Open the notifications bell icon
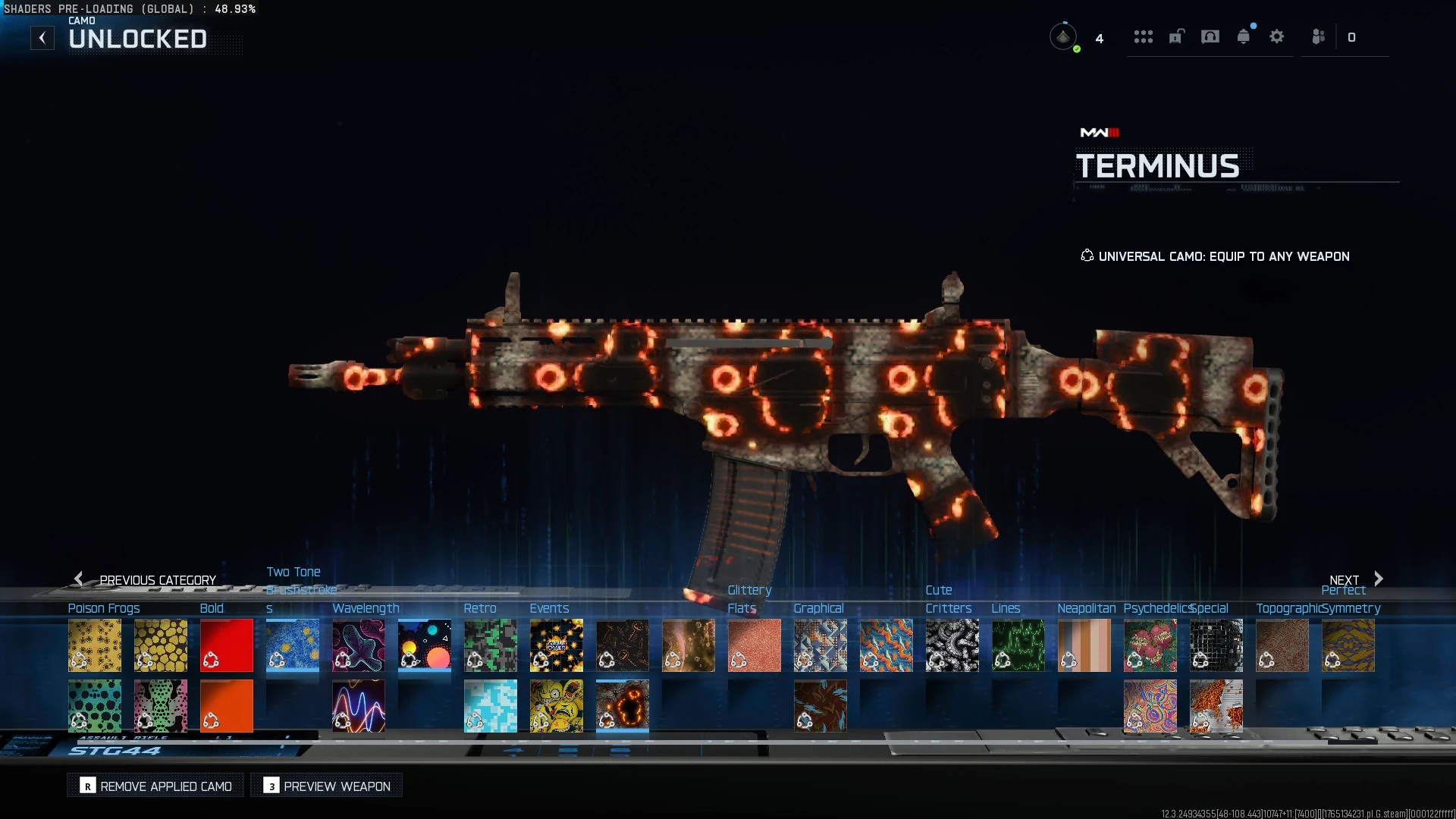Image resolution: width=1456 pixels, height=819 pixels. (1243, 36)
